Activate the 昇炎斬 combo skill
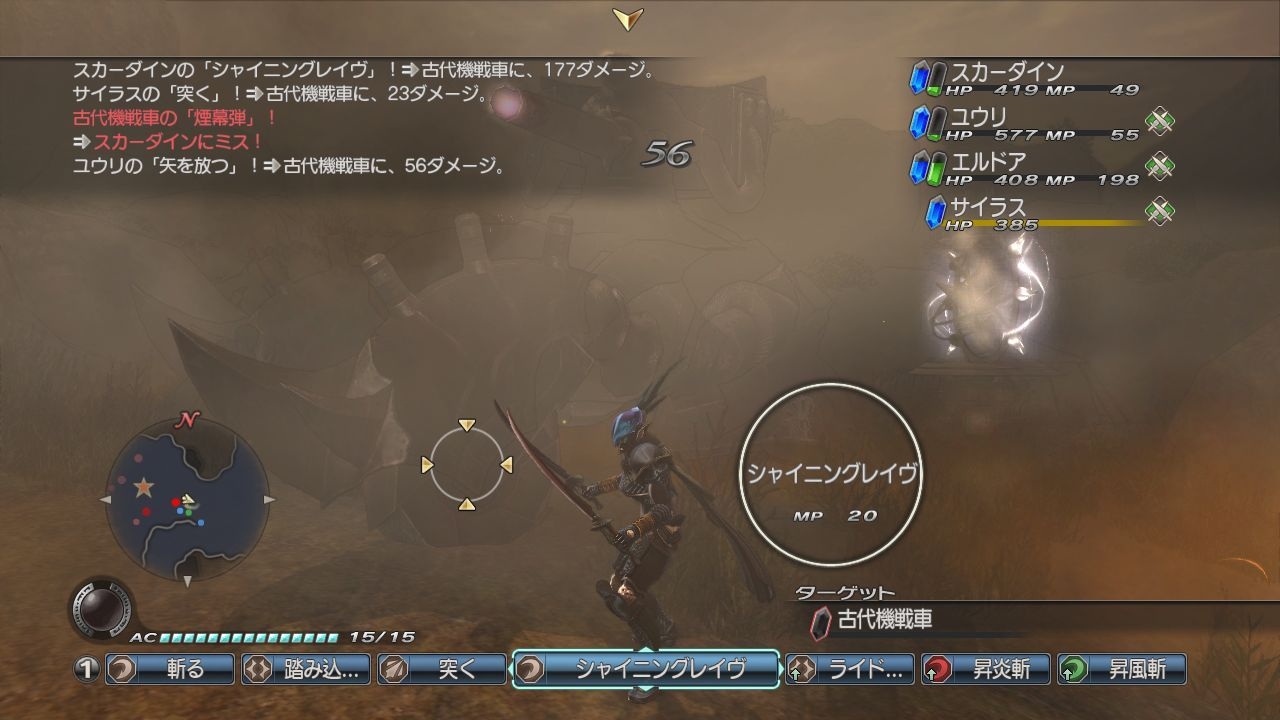The image size is (1280, 720). pos(986,669)
